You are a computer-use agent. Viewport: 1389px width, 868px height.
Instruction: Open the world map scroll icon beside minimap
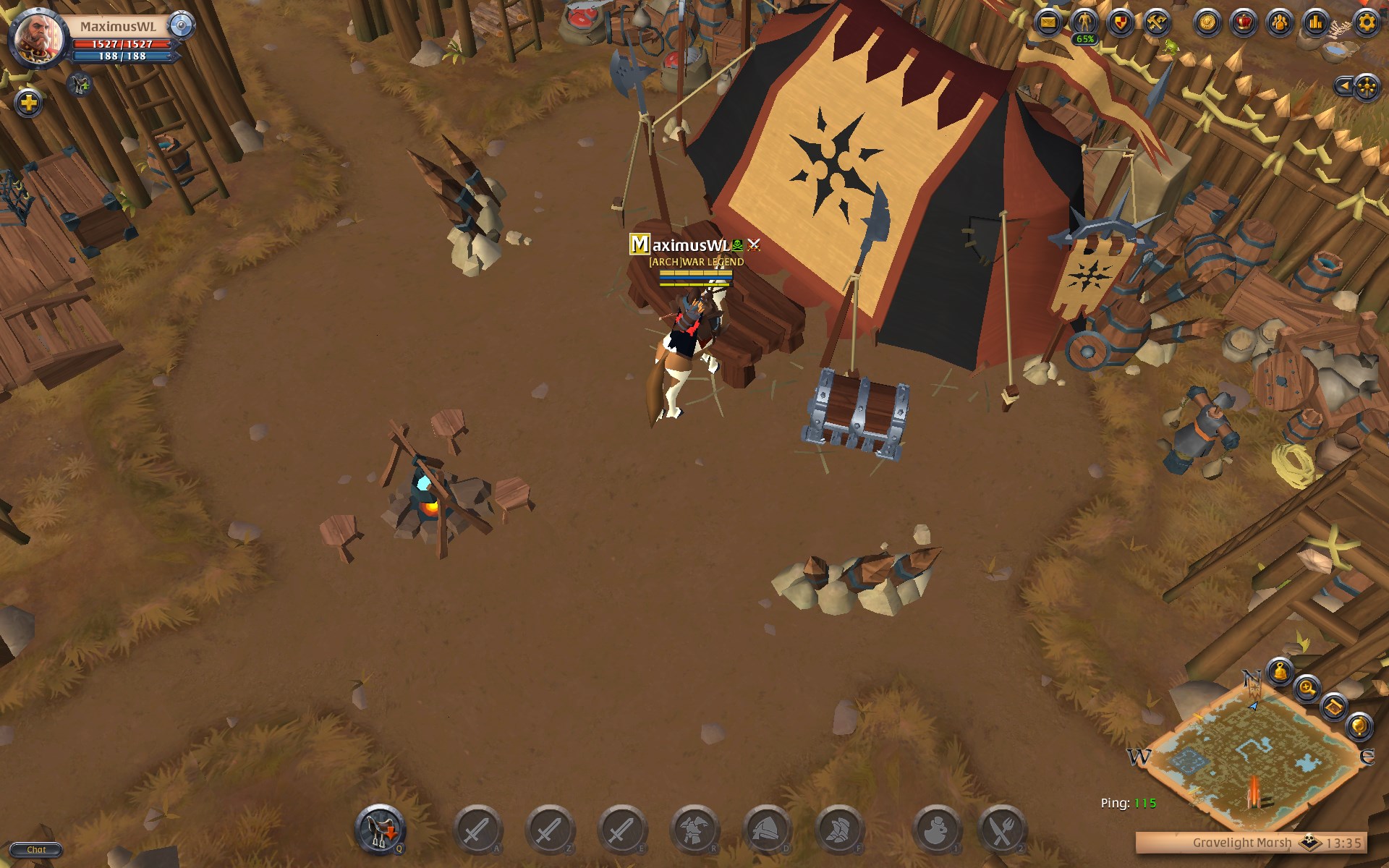tap(1333, 707)
